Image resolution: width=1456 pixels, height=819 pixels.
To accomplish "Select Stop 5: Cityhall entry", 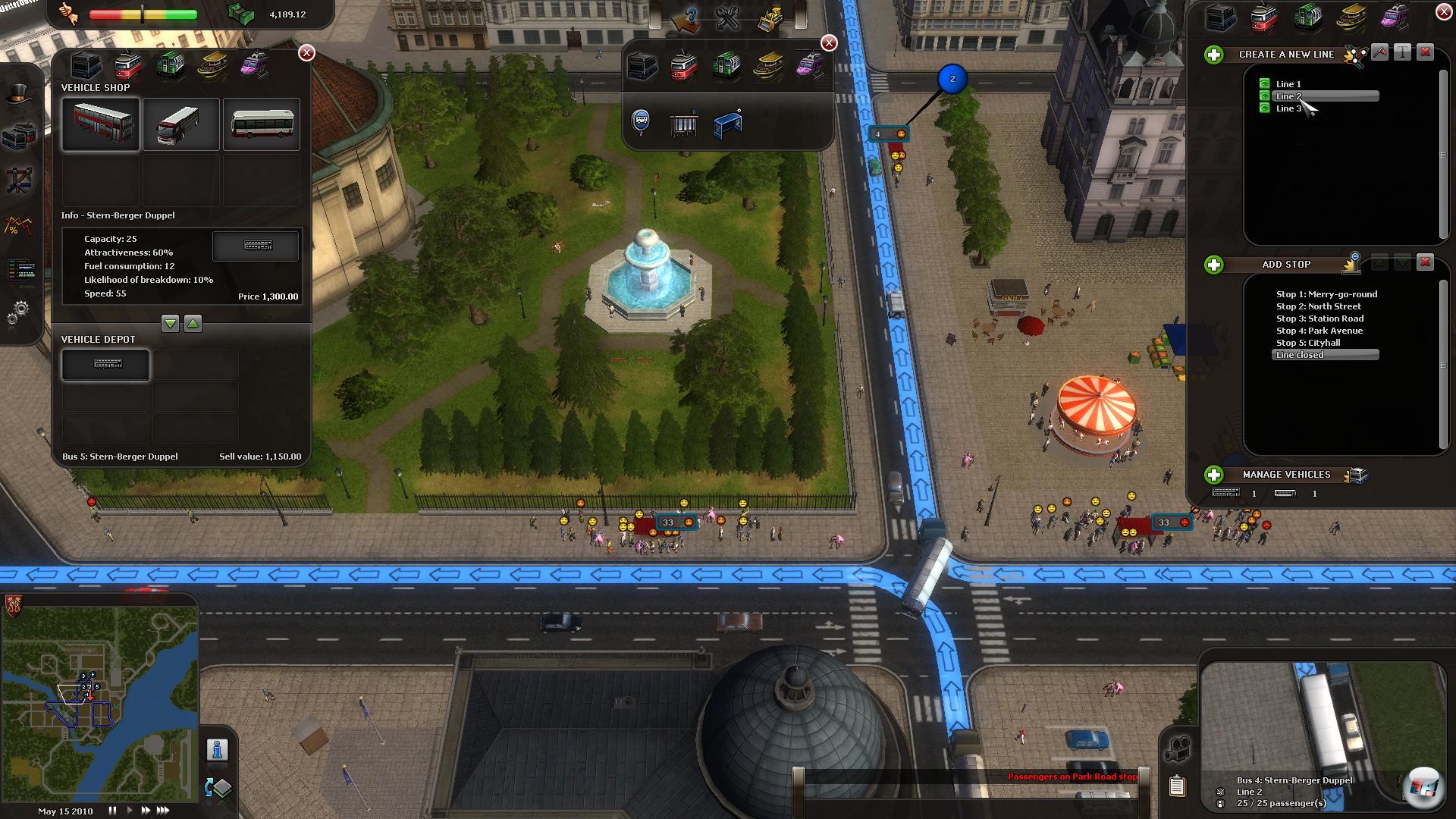I will pos(1308,343).
